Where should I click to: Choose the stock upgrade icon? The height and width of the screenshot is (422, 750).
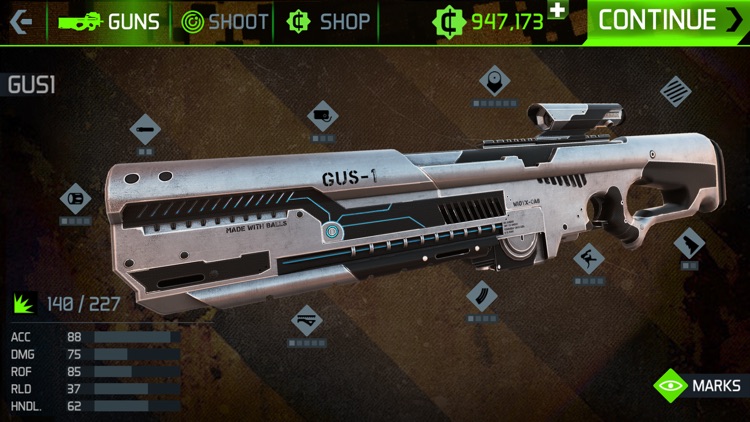point(689,243)
